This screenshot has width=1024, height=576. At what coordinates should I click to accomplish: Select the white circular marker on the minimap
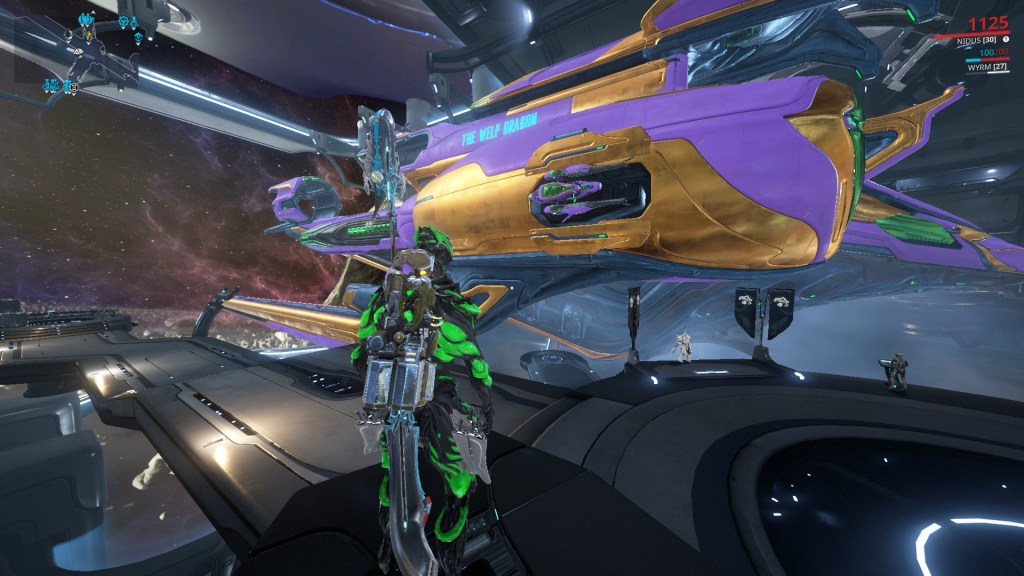point(74,87)
